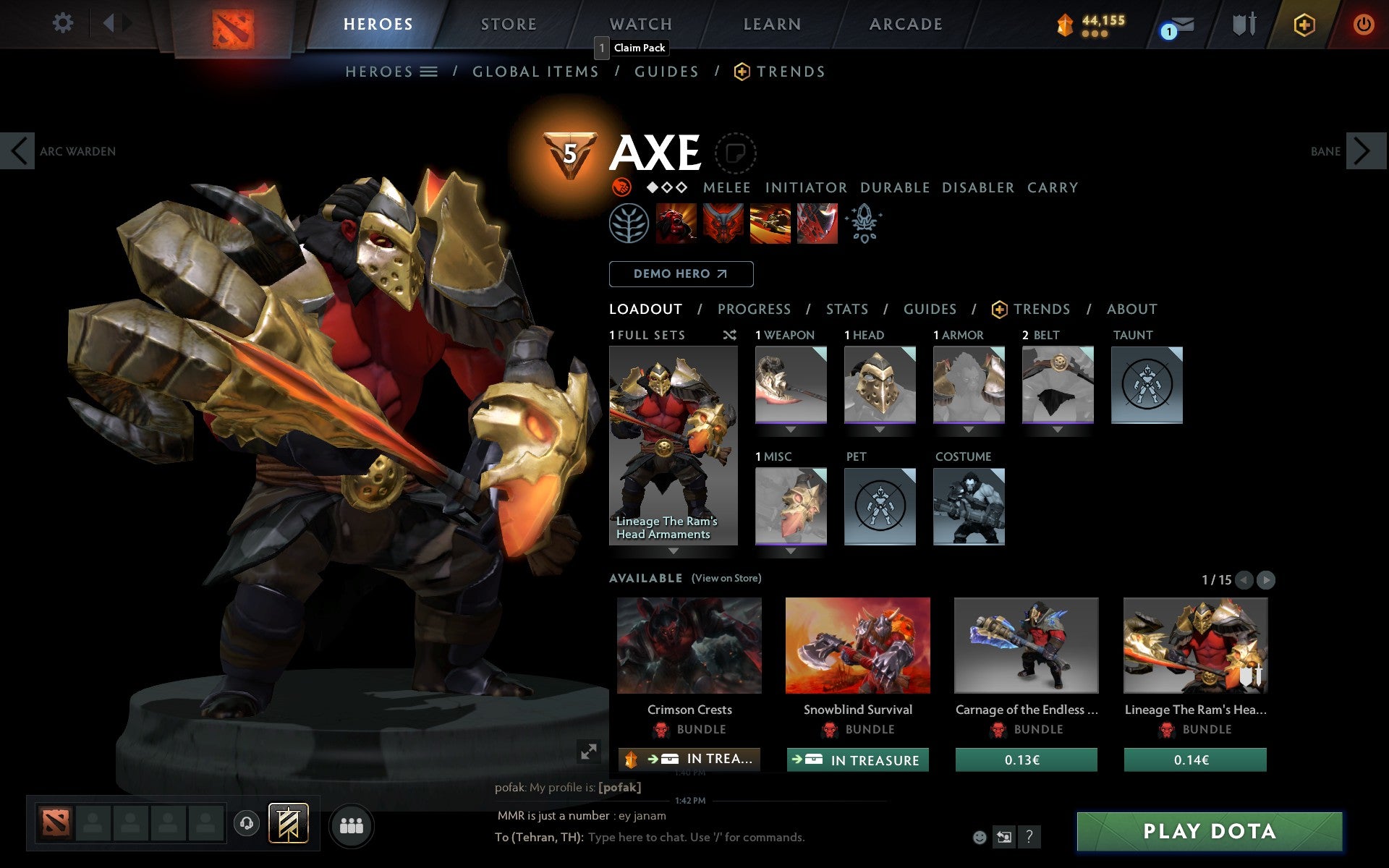Expand Lineage The Ram's Head Armaments set details
Viewport: 1389px width, 868px height.
pyautogui.click(x=673, y=550)
